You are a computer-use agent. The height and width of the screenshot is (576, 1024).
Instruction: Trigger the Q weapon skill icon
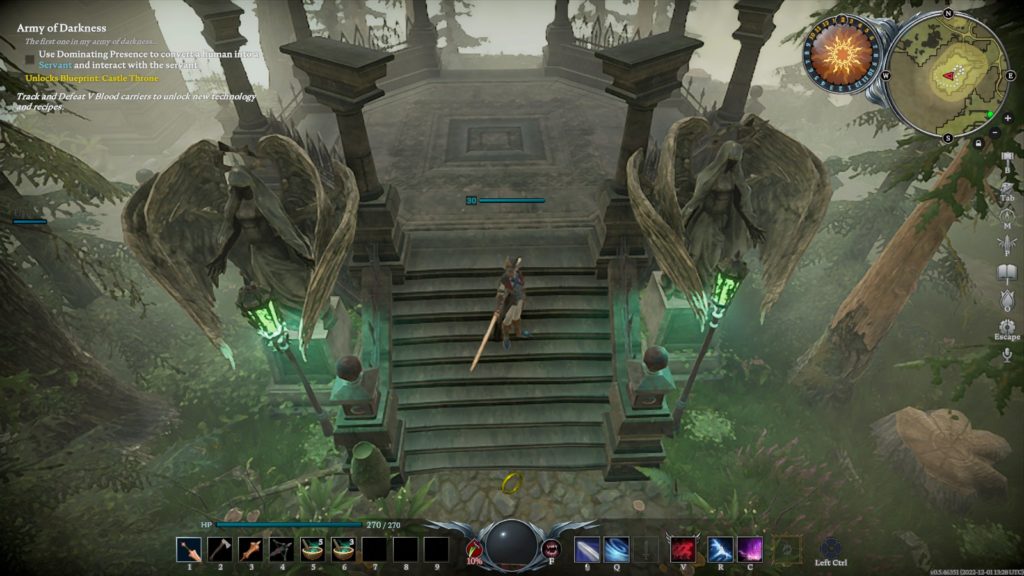coord(617,549)
